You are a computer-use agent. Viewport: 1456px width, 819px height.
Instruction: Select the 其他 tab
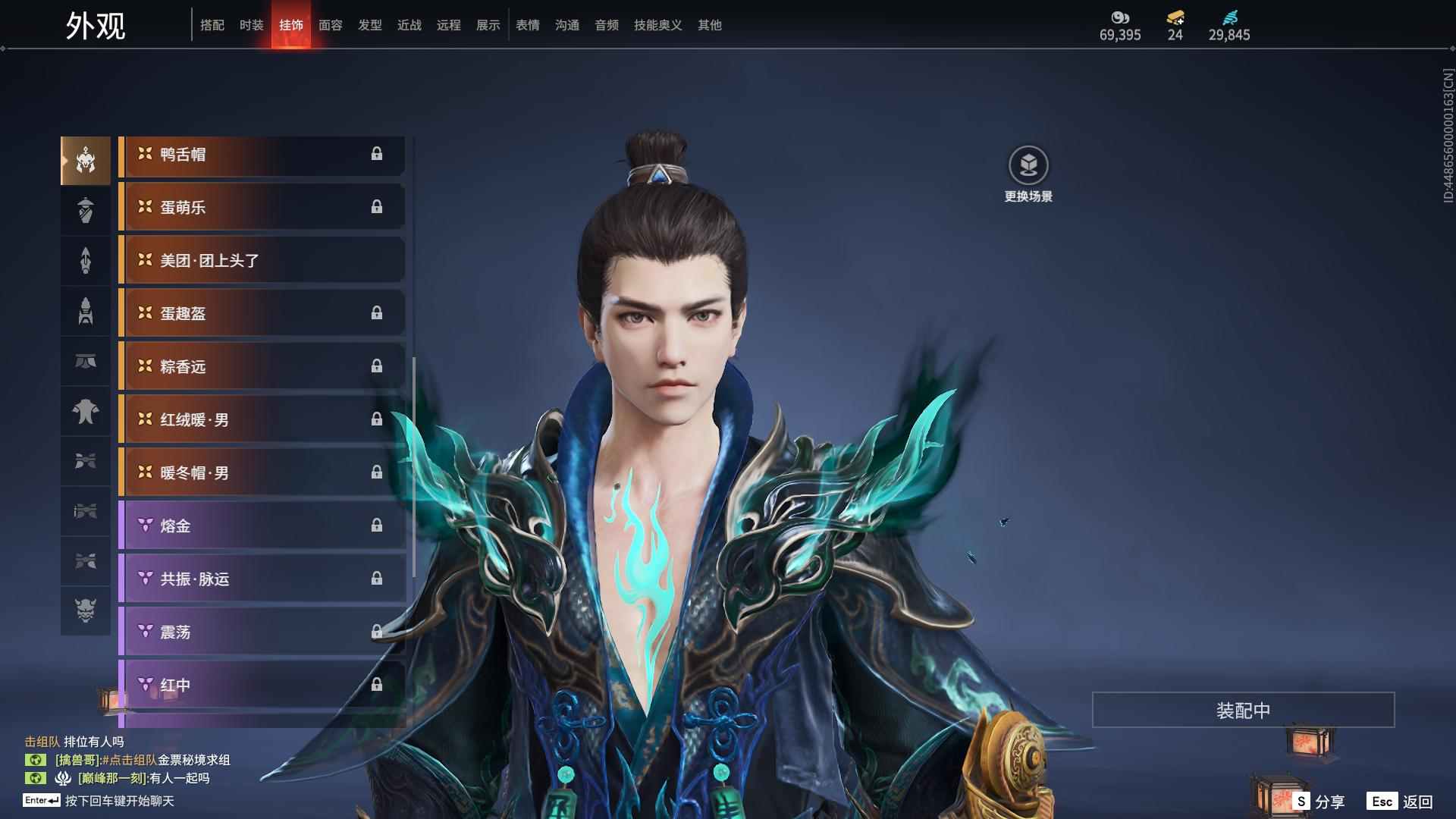pyautogui.click(x=710, y=25)
